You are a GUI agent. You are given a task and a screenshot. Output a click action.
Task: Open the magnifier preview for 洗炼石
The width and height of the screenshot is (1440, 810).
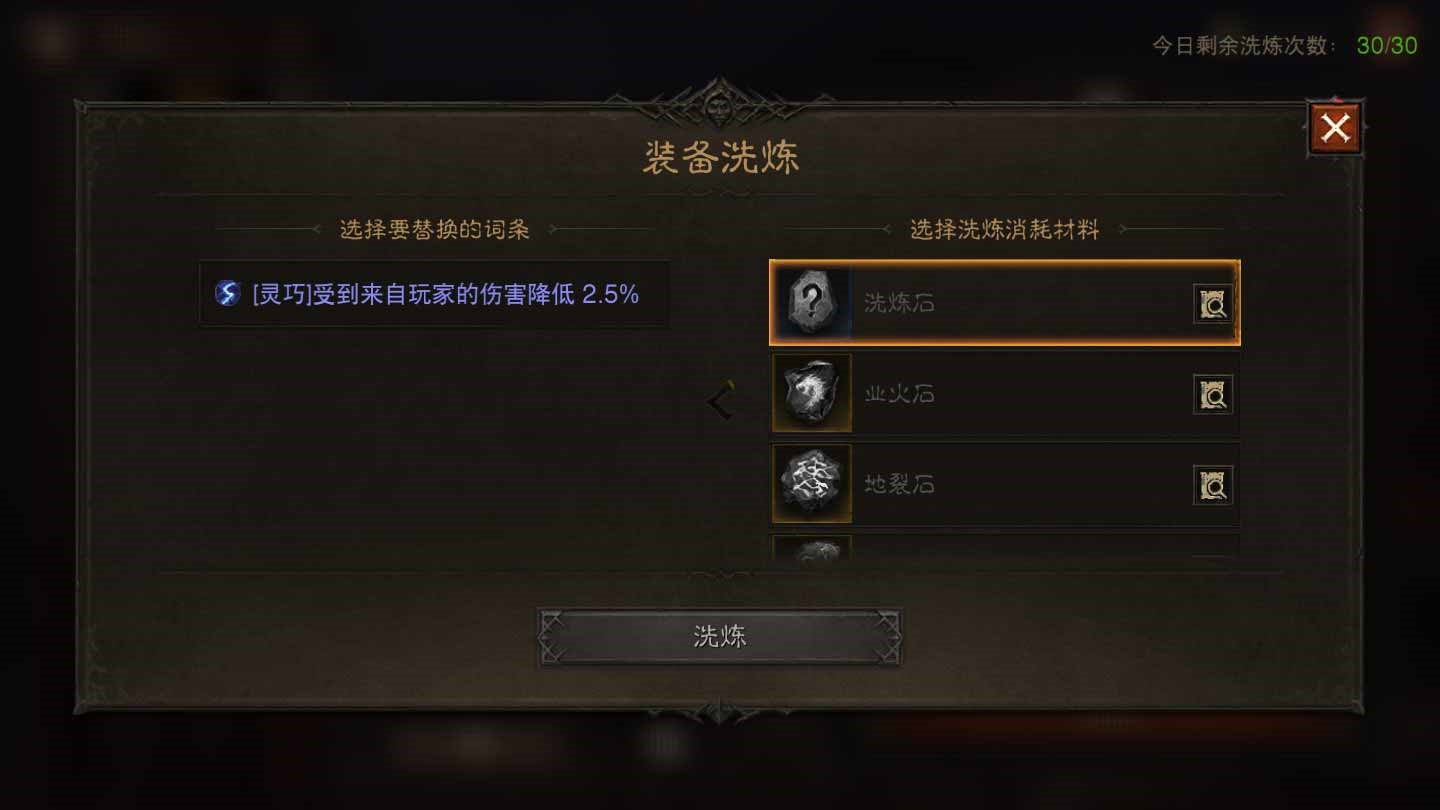tap(1212, 303)
